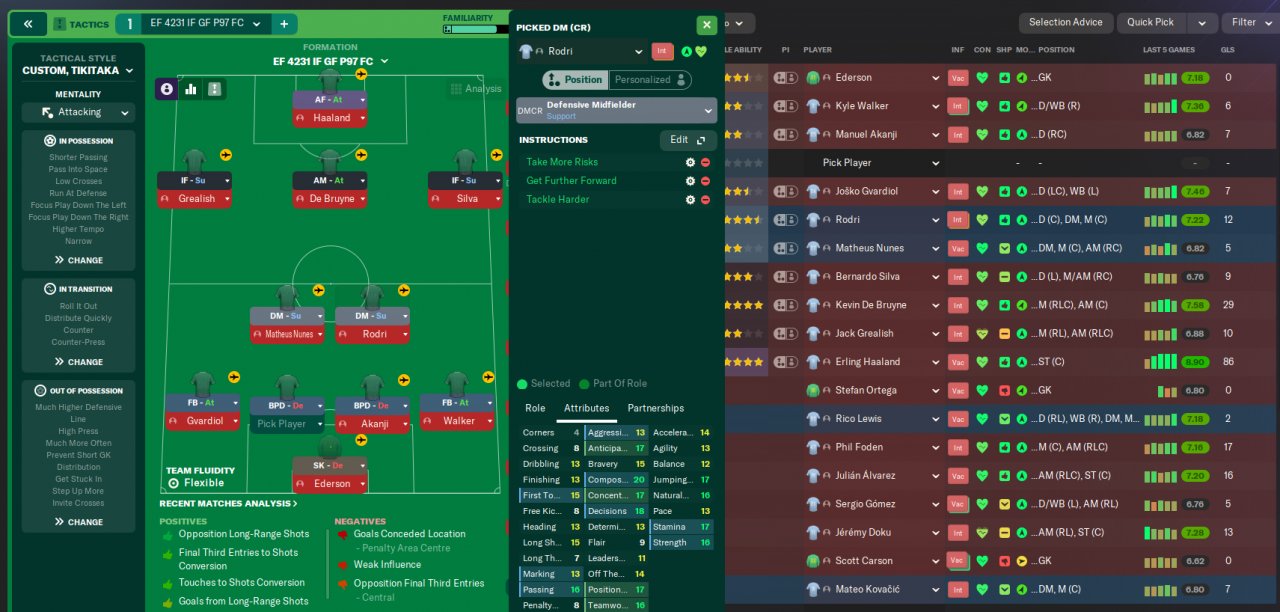The height and width of the screenshot is (612, 1280).
Task: Open the Defensive Midfielder role dropdown
Action: 616,110
